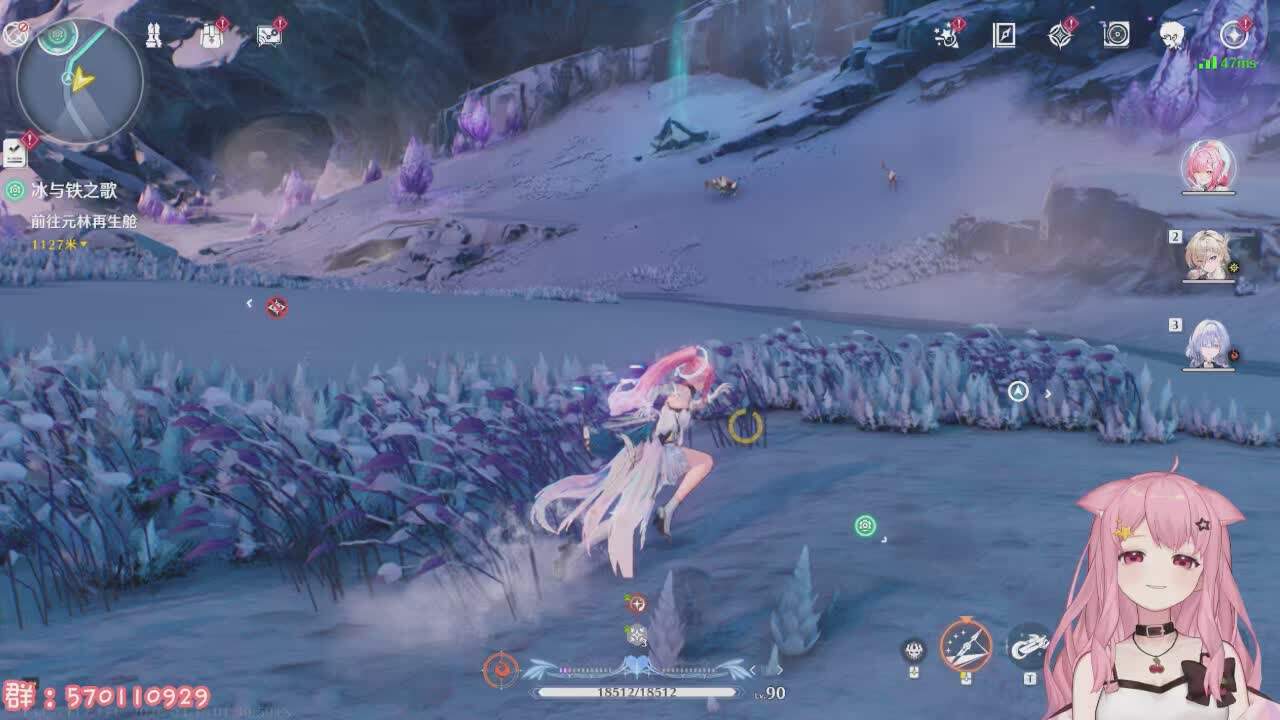Activate the echo skill mask icon
This screenshot has width=1280, height=720.
(x=913, y=650)
